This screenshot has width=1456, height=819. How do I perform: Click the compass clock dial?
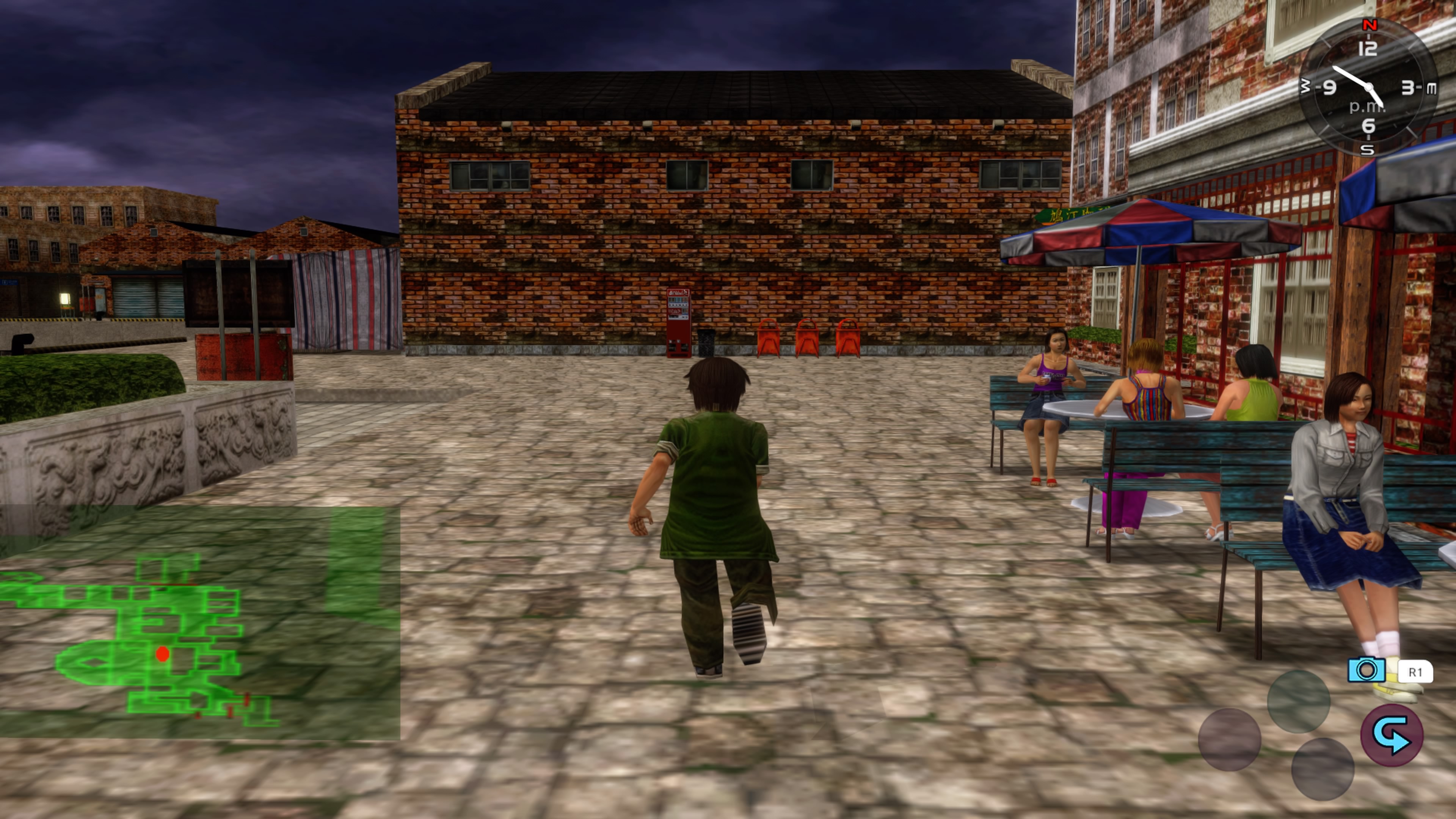pos(1368,88)
